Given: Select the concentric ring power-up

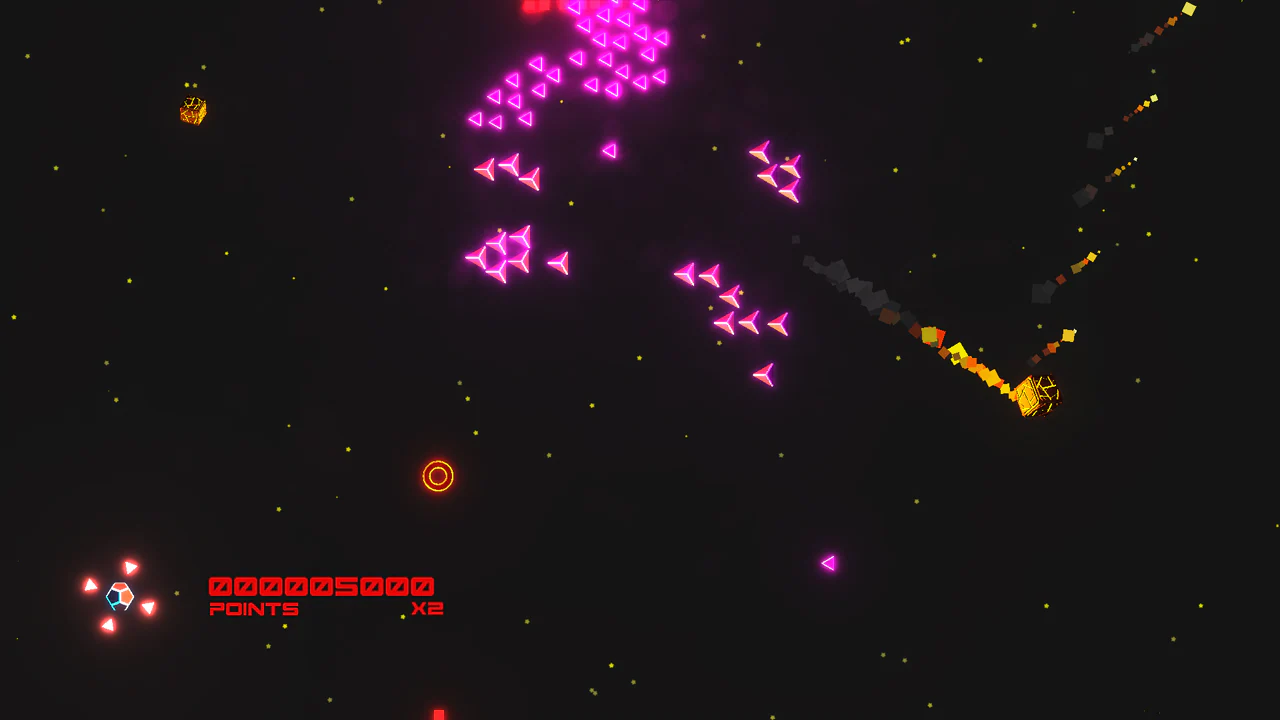Looking at the screenshot, I should pyautogui.click(x=438, y=474).
